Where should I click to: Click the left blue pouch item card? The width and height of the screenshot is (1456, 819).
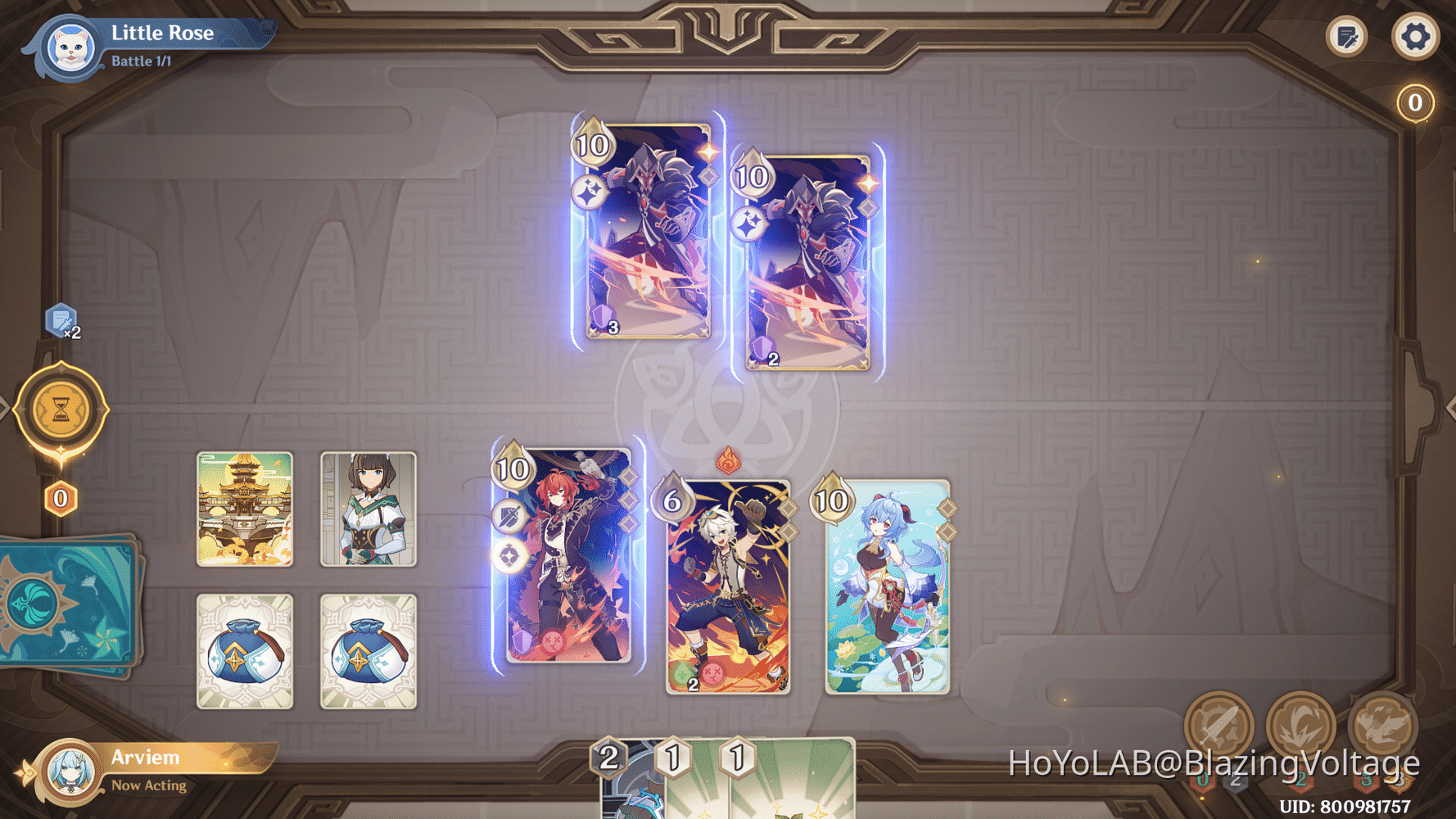(x=244, y=651)
